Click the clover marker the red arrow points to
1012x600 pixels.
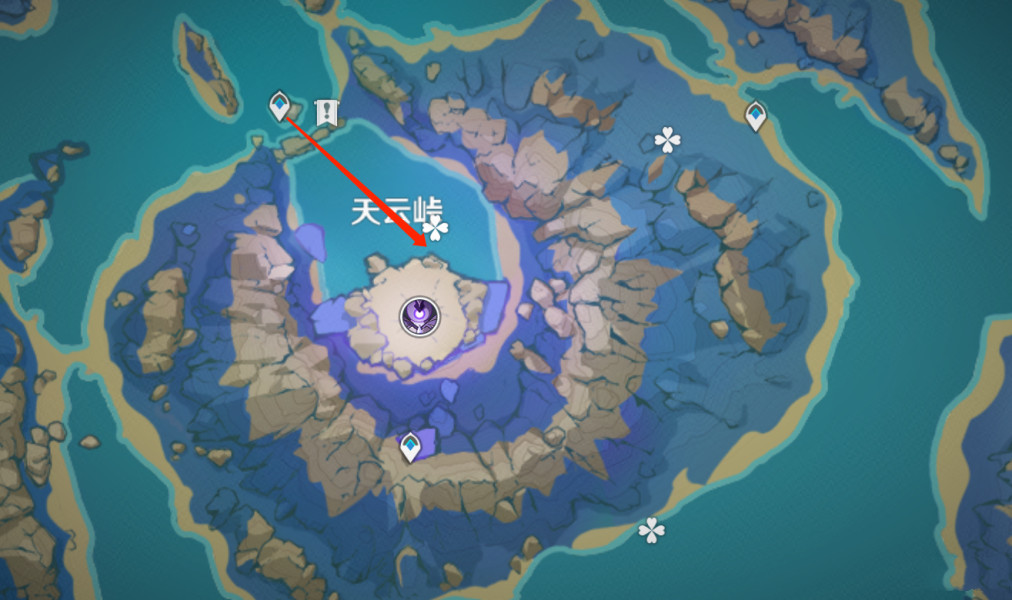[x=436, y=231]
